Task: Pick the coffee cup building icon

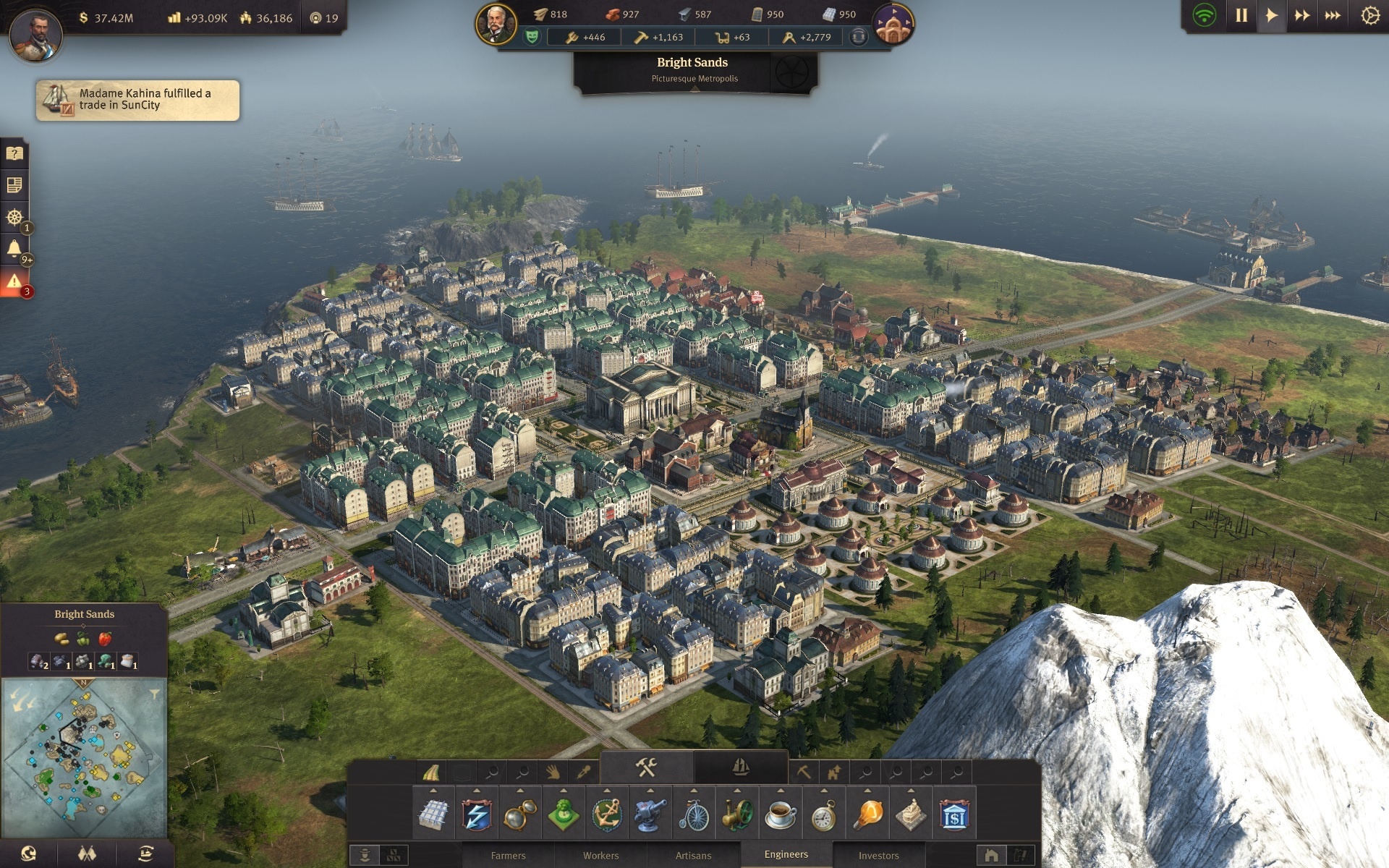Action: [781, 815]
